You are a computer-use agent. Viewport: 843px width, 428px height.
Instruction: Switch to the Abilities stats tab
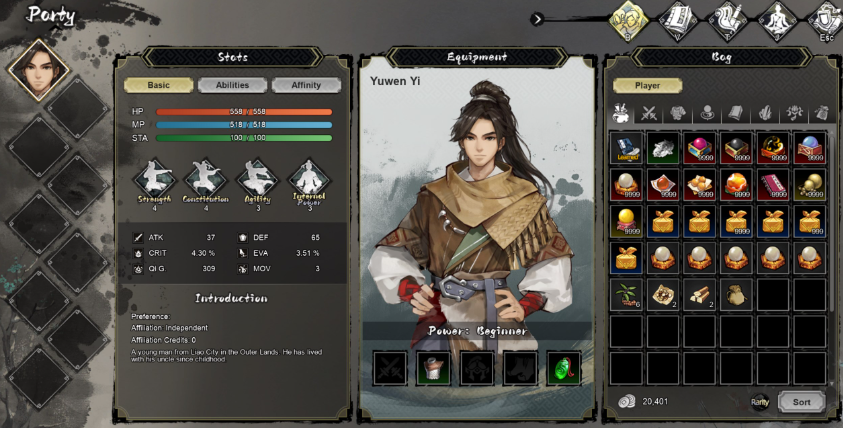[x=232, y=86]
